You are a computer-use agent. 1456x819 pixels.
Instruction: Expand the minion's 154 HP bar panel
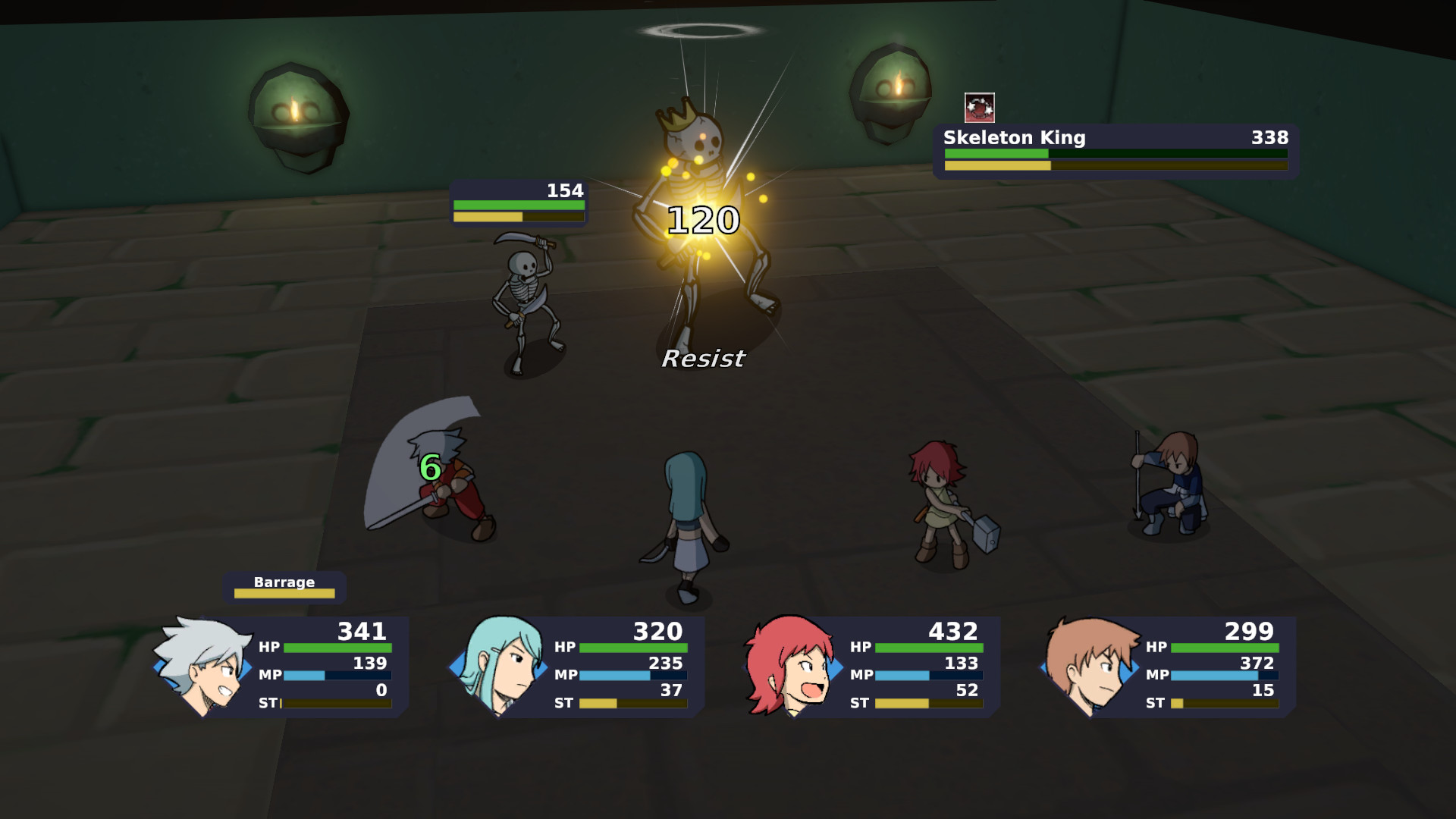tap(518, 206)
